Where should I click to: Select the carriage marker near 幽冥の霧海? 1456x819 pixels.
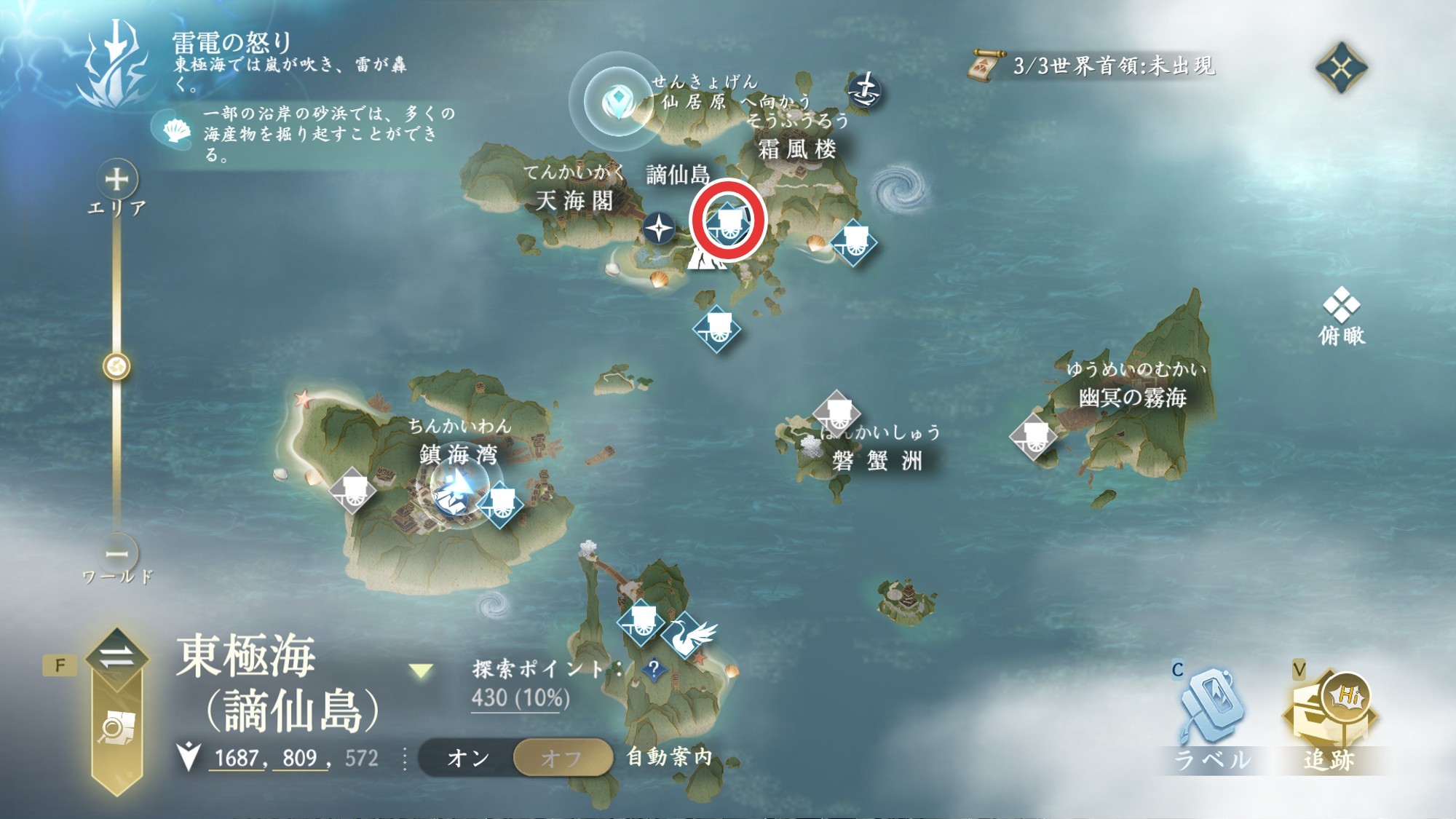tap(1034, 435)
